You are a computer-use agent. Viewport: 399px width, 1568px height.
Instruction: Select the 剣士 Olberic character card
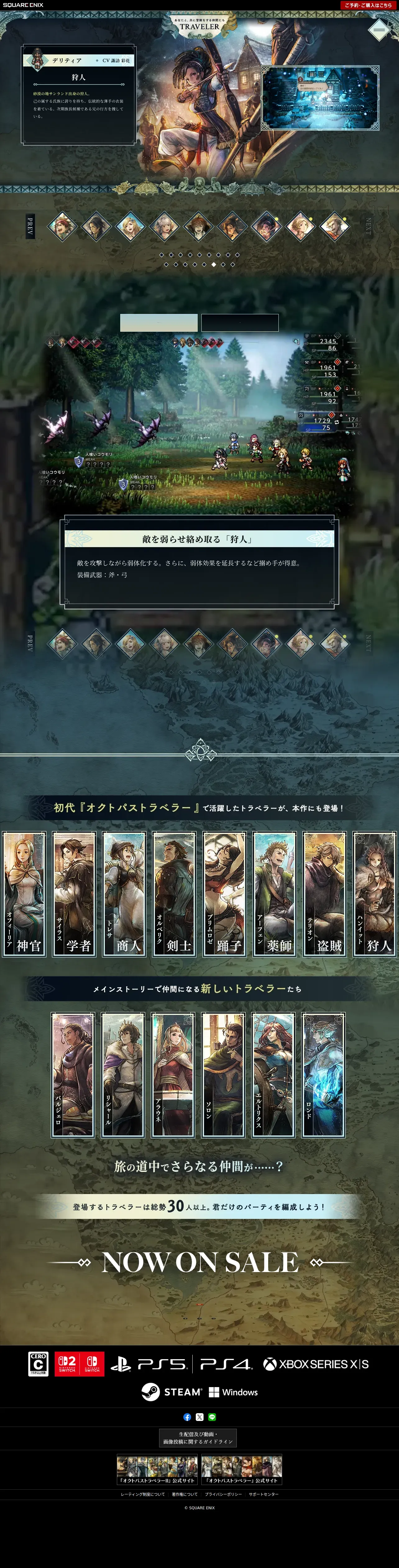pyautogui.click(x=175, y=893)
